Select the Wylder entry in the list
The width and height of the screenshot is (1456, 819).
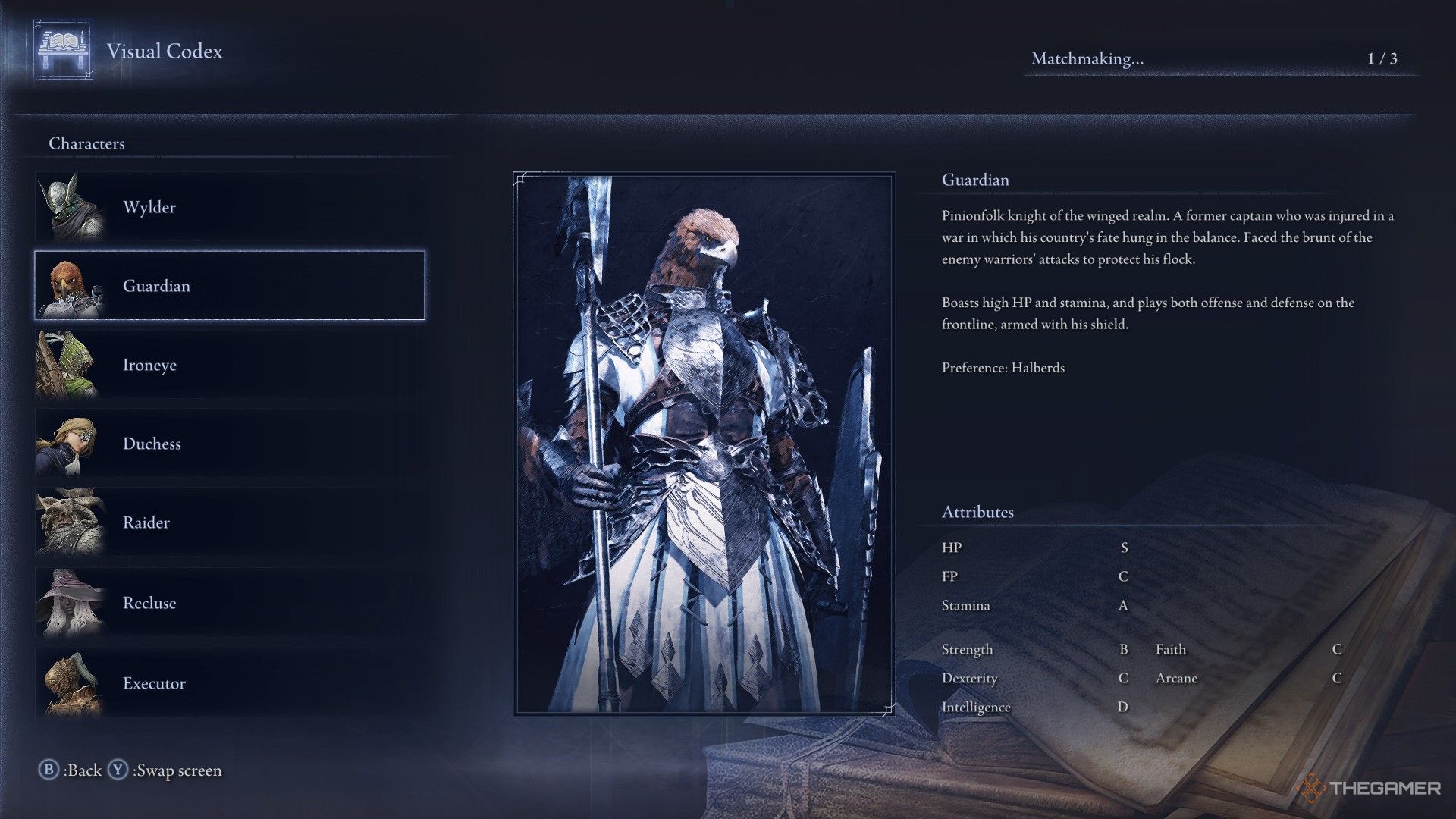tap(227, 206)
